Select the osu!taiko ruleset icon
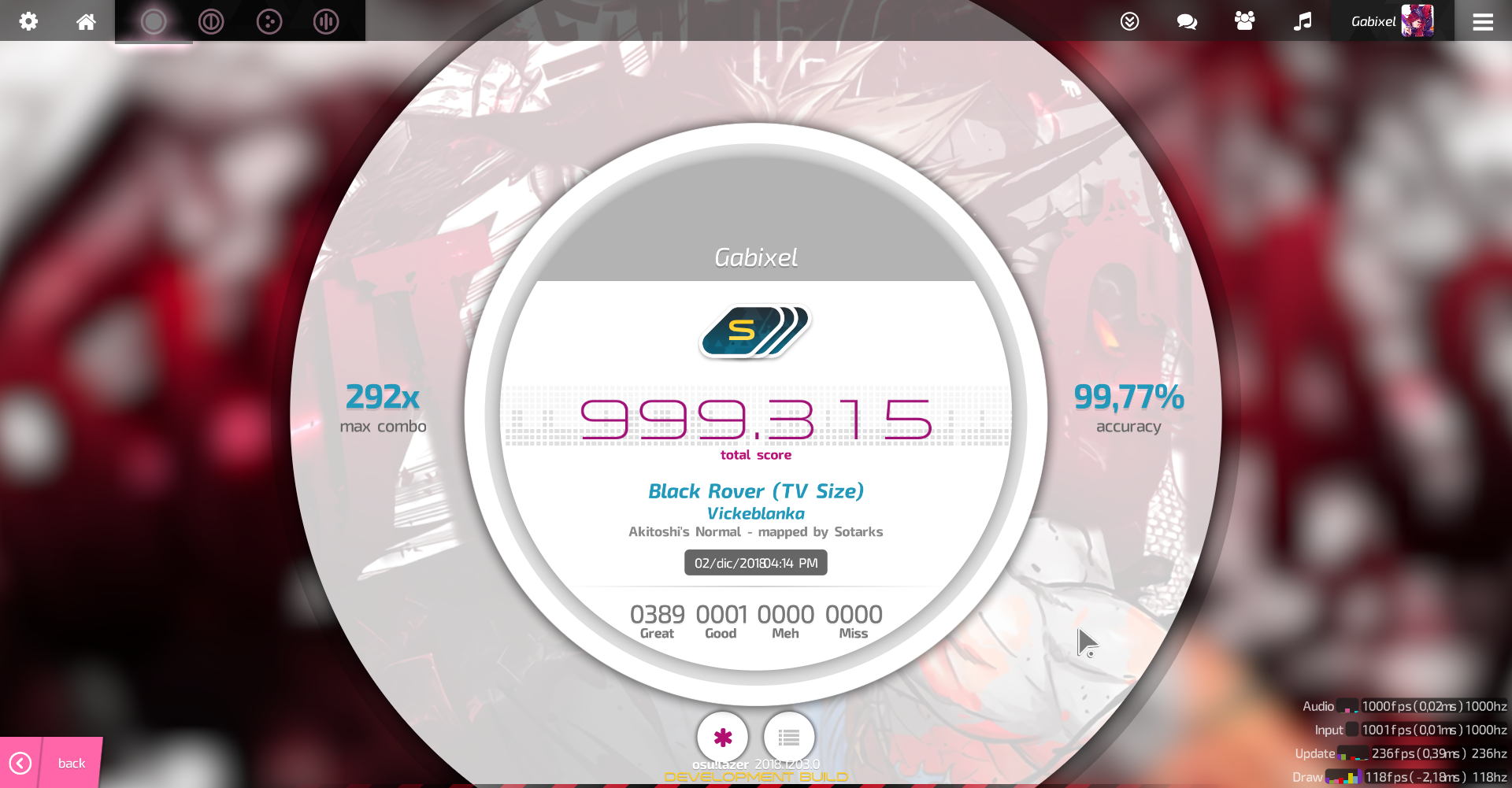Viewport: 1512px width, 788px height. [211, 22]
